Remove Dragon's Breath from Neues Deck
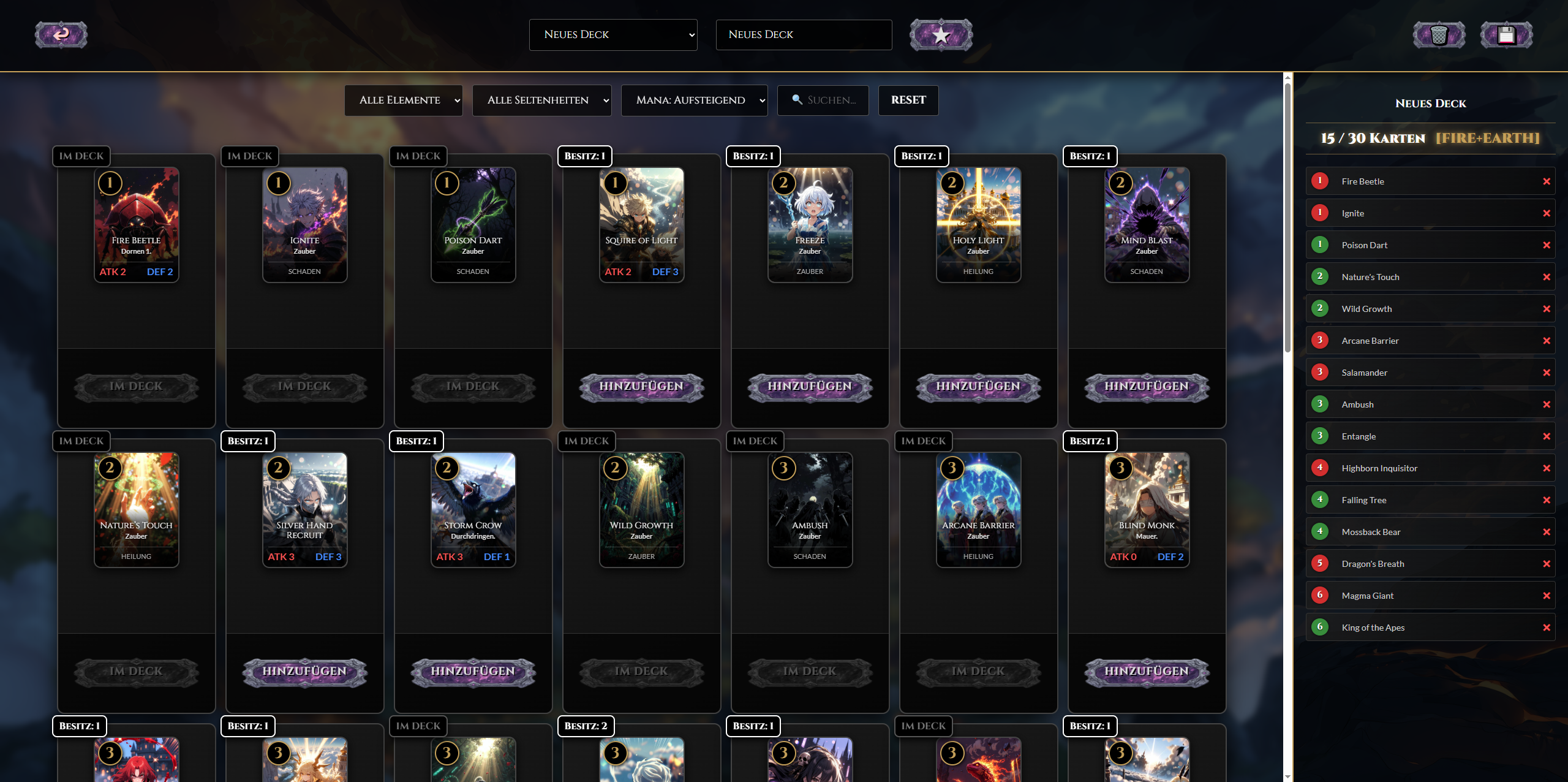 point(1547,563)
